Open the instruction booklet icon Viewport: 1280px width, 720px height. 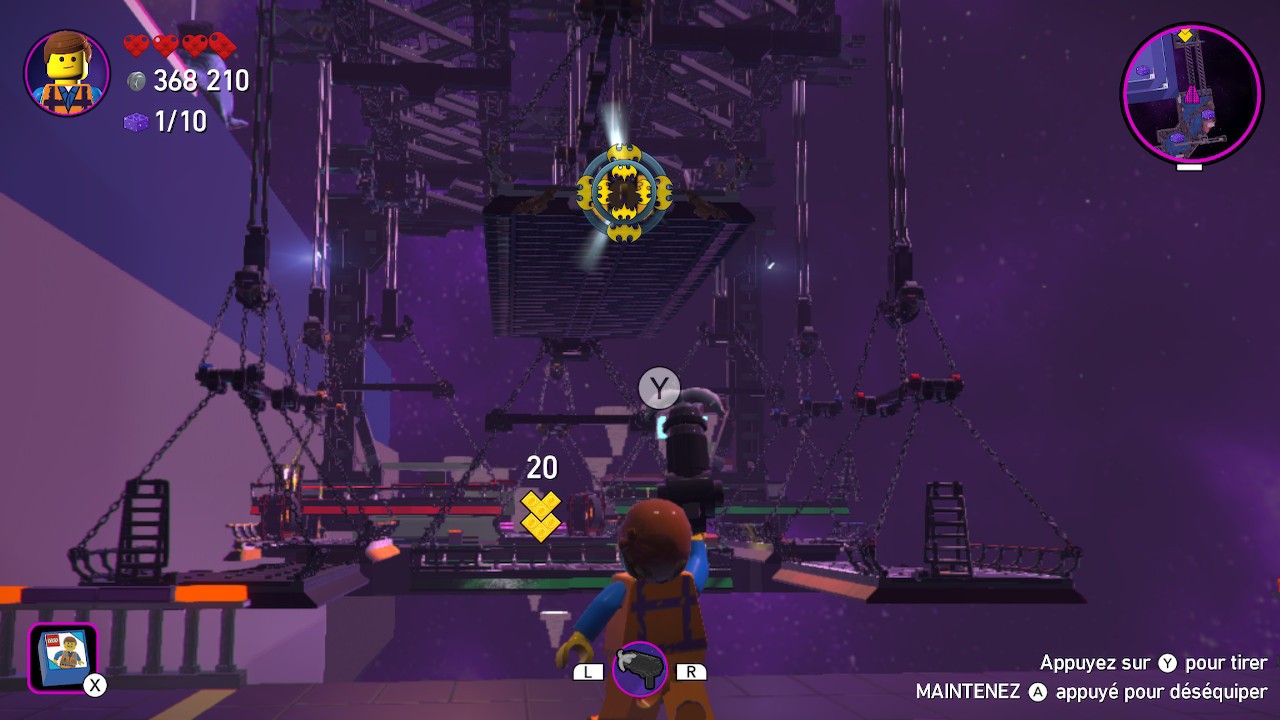point(63,657)
